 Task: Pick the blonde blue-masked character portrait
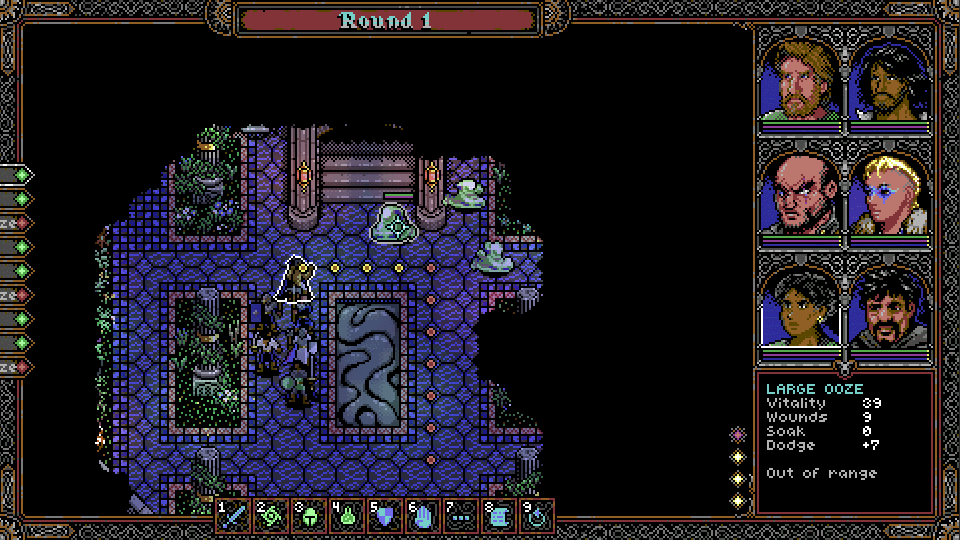click(x=889, y=193)
